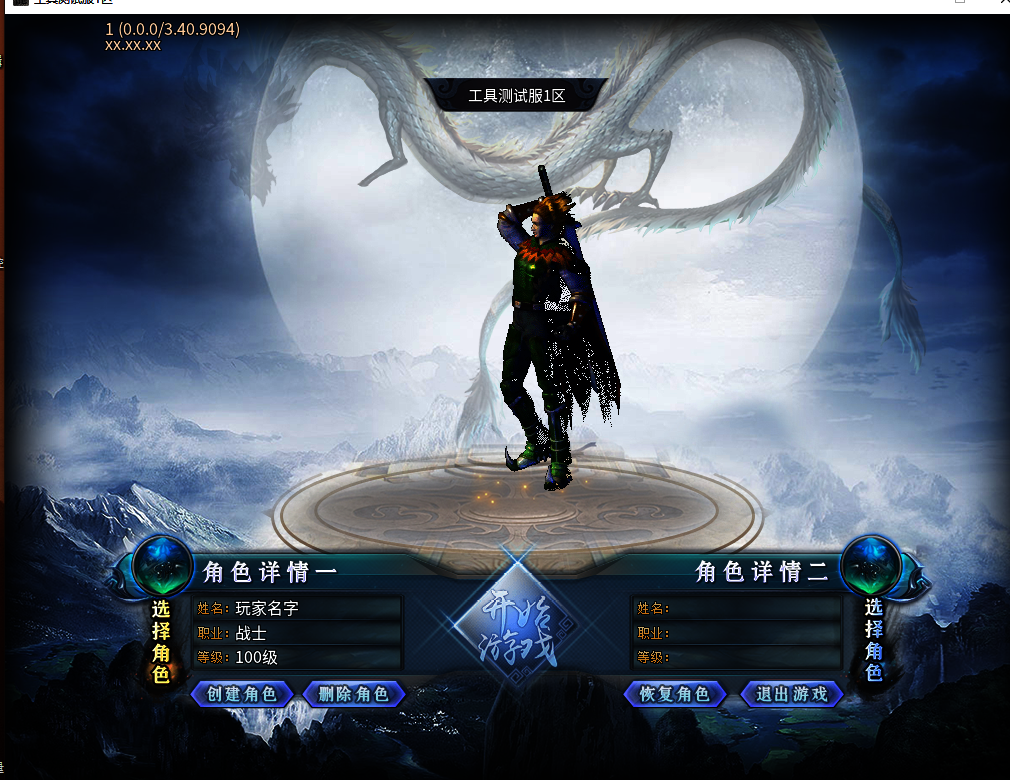Open the 工具测试服1区 server banner
The height and width of the screenshot is (780, 1010).
(x=517, y=96)
